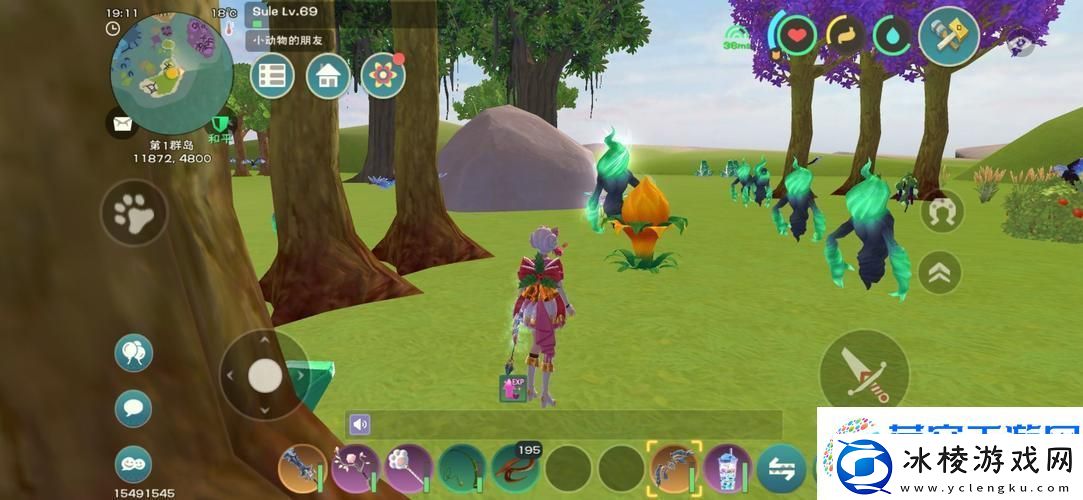
Task: Open the list menu button
Action: (x=272, y=76)
